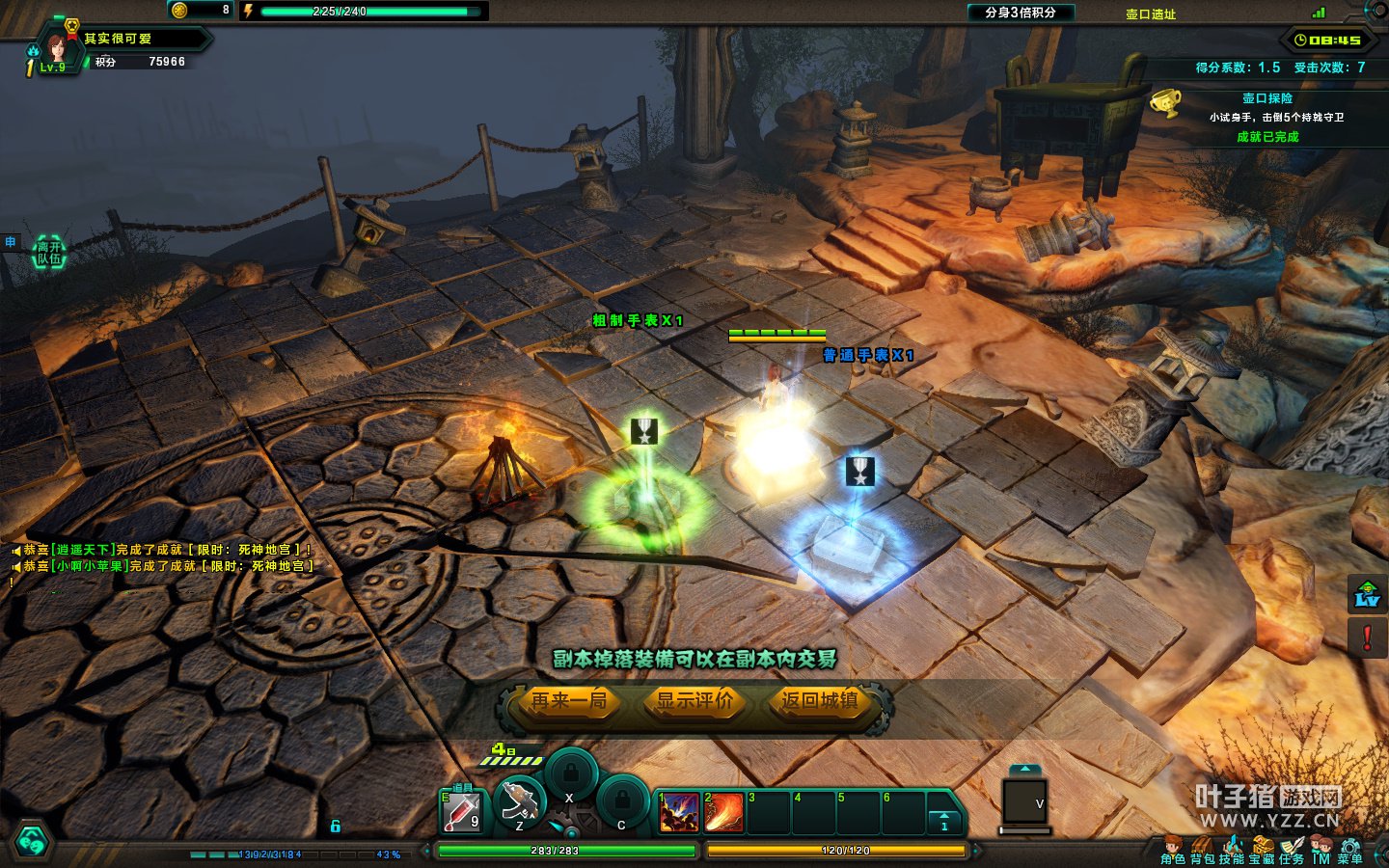Click the 再来一局 play again button
This screenshot has height=868, width=1389.
[x=569, y=701]
